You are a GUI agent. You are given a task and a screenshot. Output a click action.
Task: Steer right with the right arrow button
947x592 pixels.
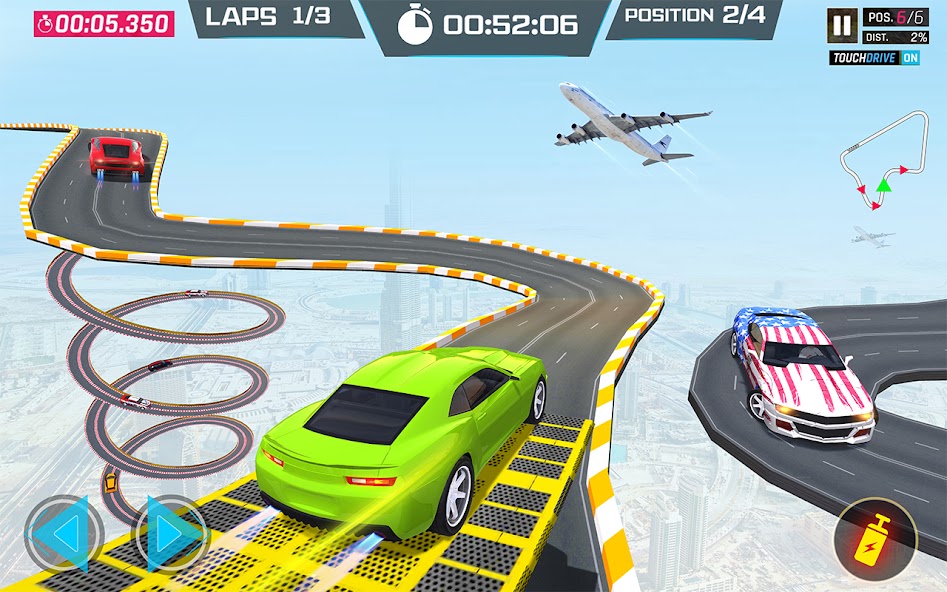170,535
